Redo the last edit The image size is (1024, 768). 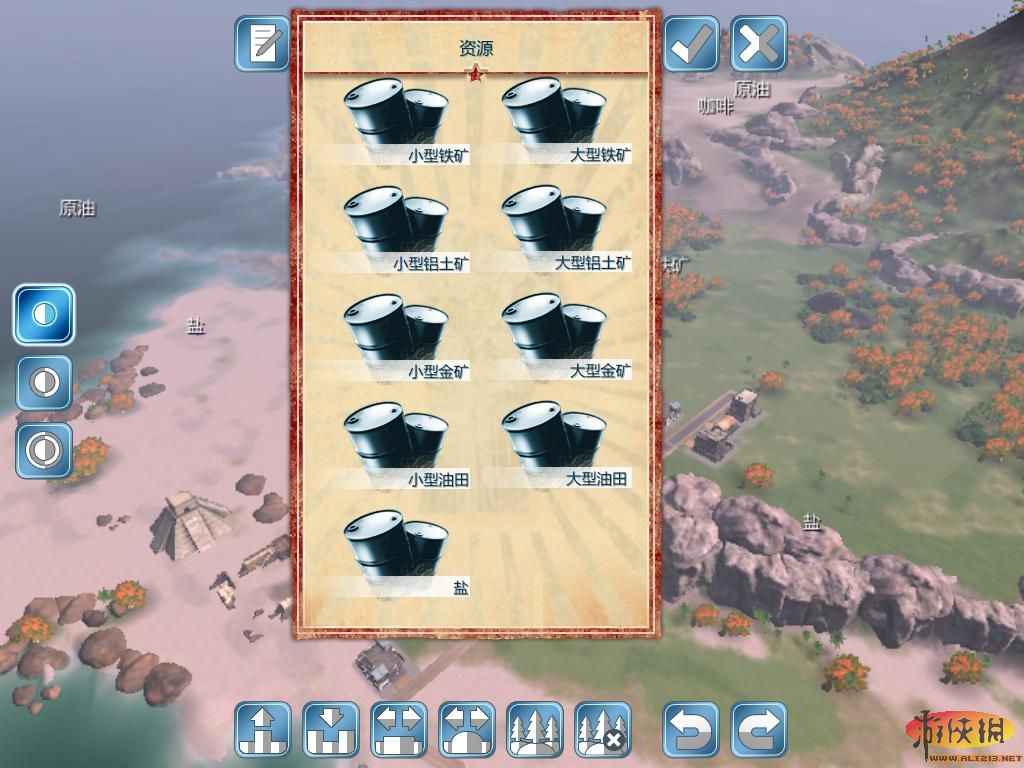(x=759, y=729)
